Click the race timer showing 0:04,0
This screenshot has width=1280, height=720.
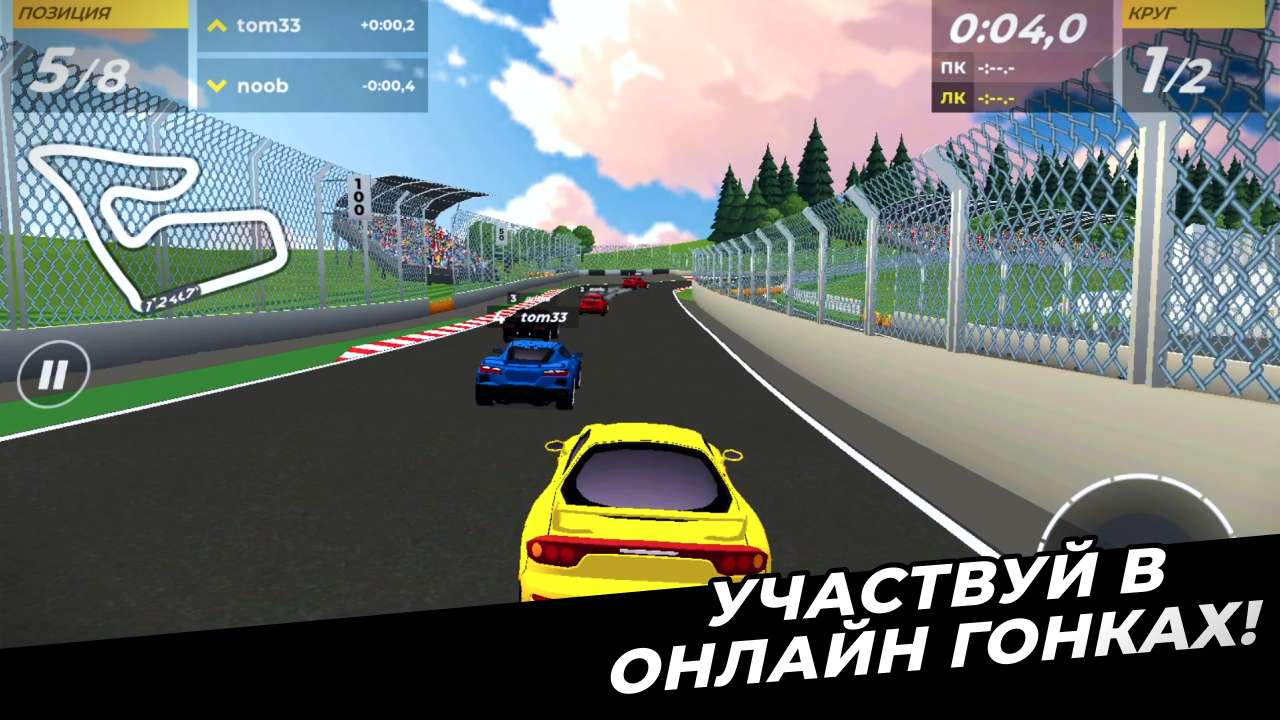(1020, 30)
